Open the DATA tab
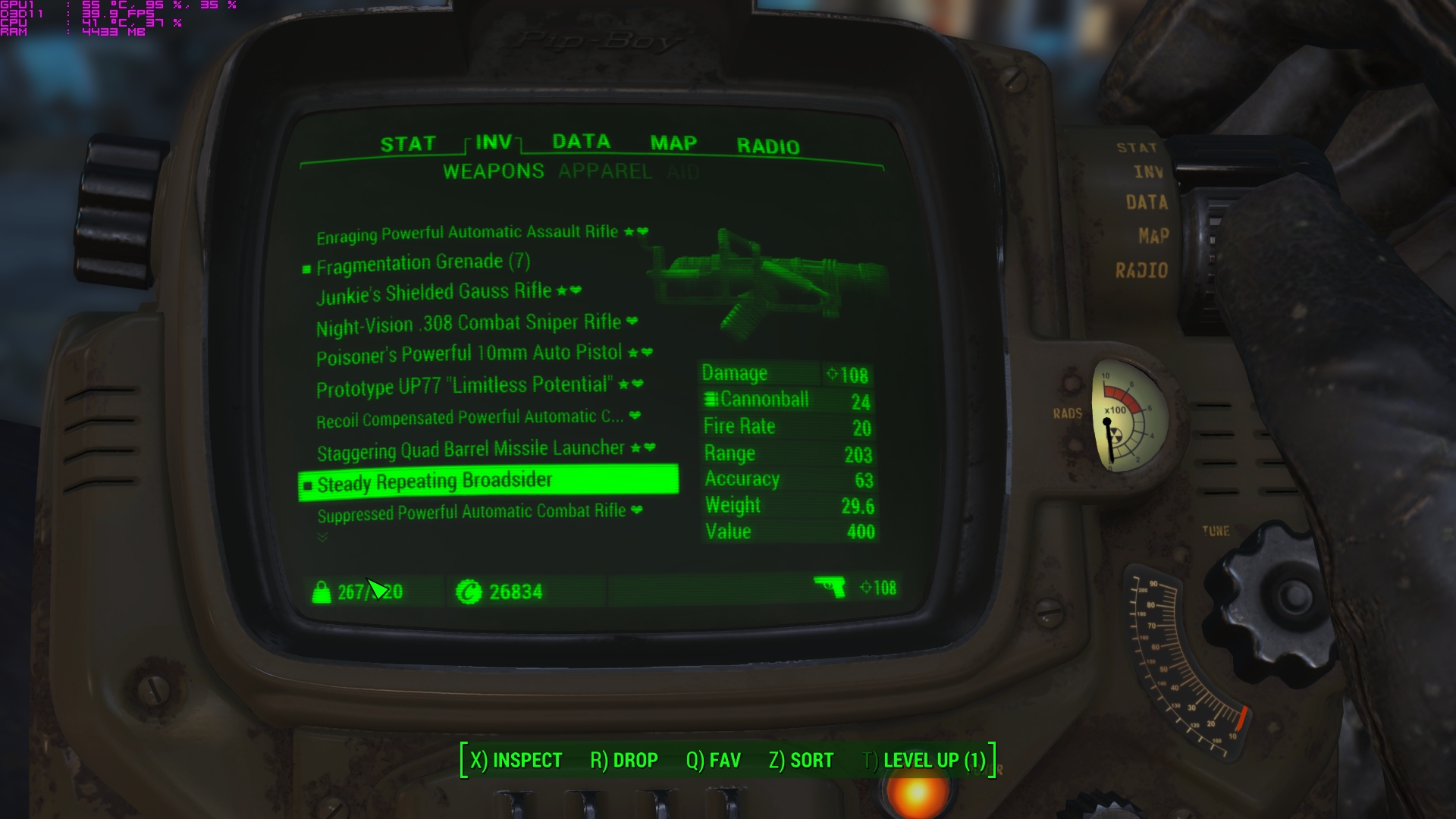Viewport: 1456px width, 819px height. (x=579, y=141)
